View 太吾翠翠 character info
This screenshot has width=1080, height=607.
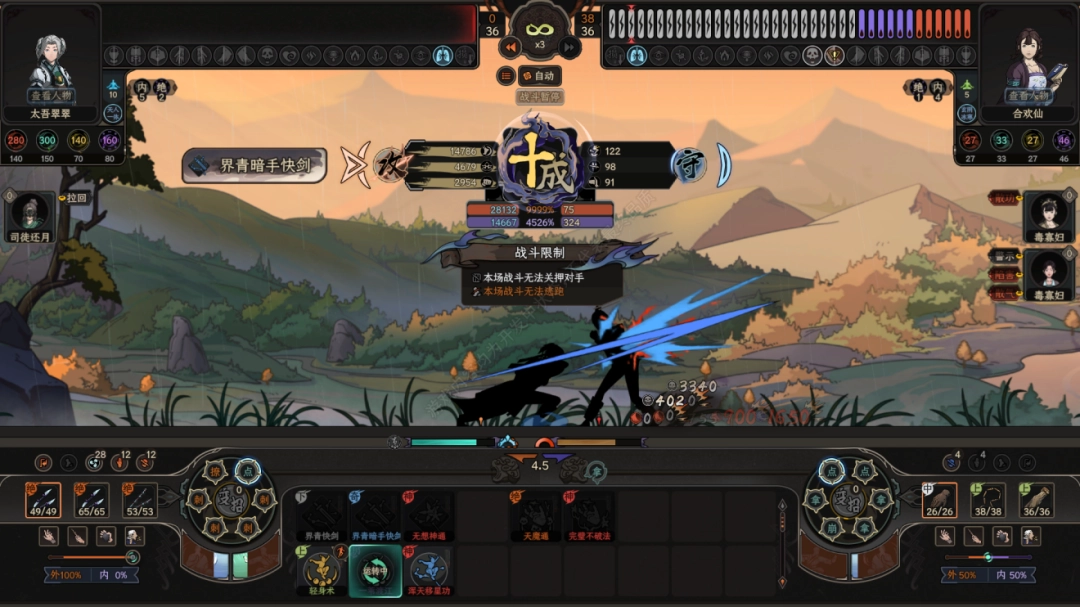pos(50,97)
